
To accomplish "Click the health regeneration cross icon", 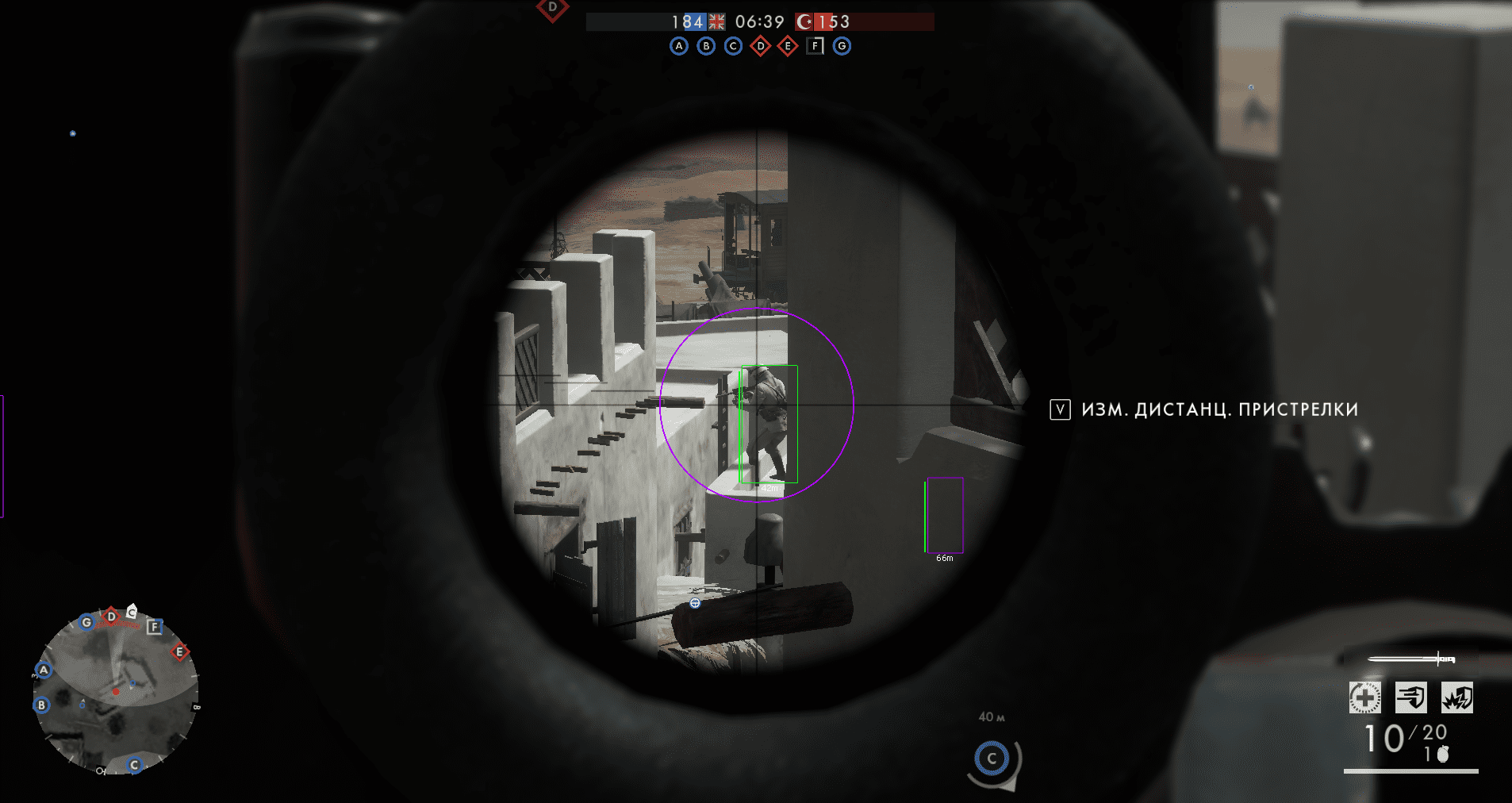I will 1364,697.
